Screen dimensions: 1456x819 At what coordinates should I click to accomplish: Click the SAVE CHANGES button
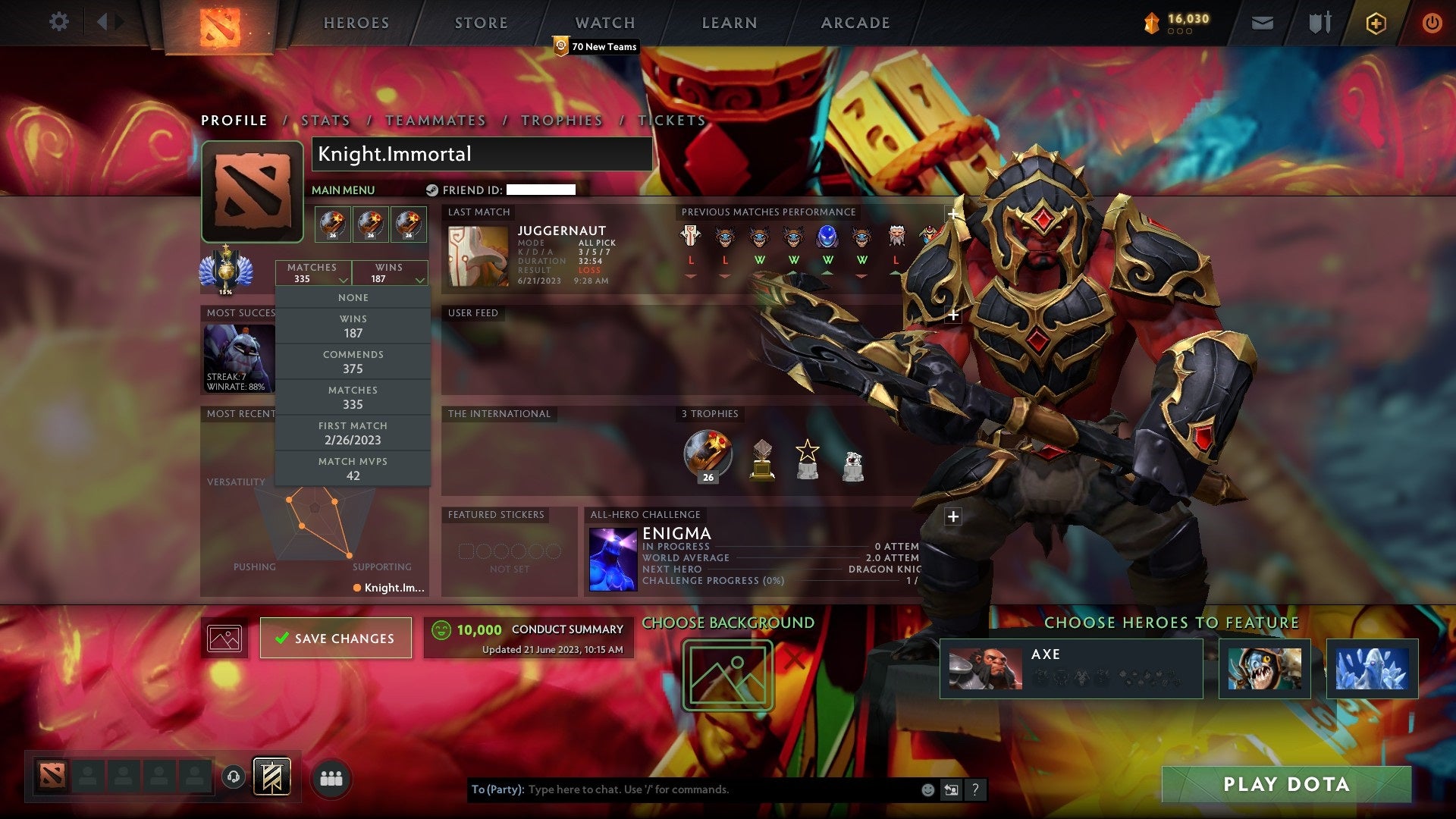point(334,638)
